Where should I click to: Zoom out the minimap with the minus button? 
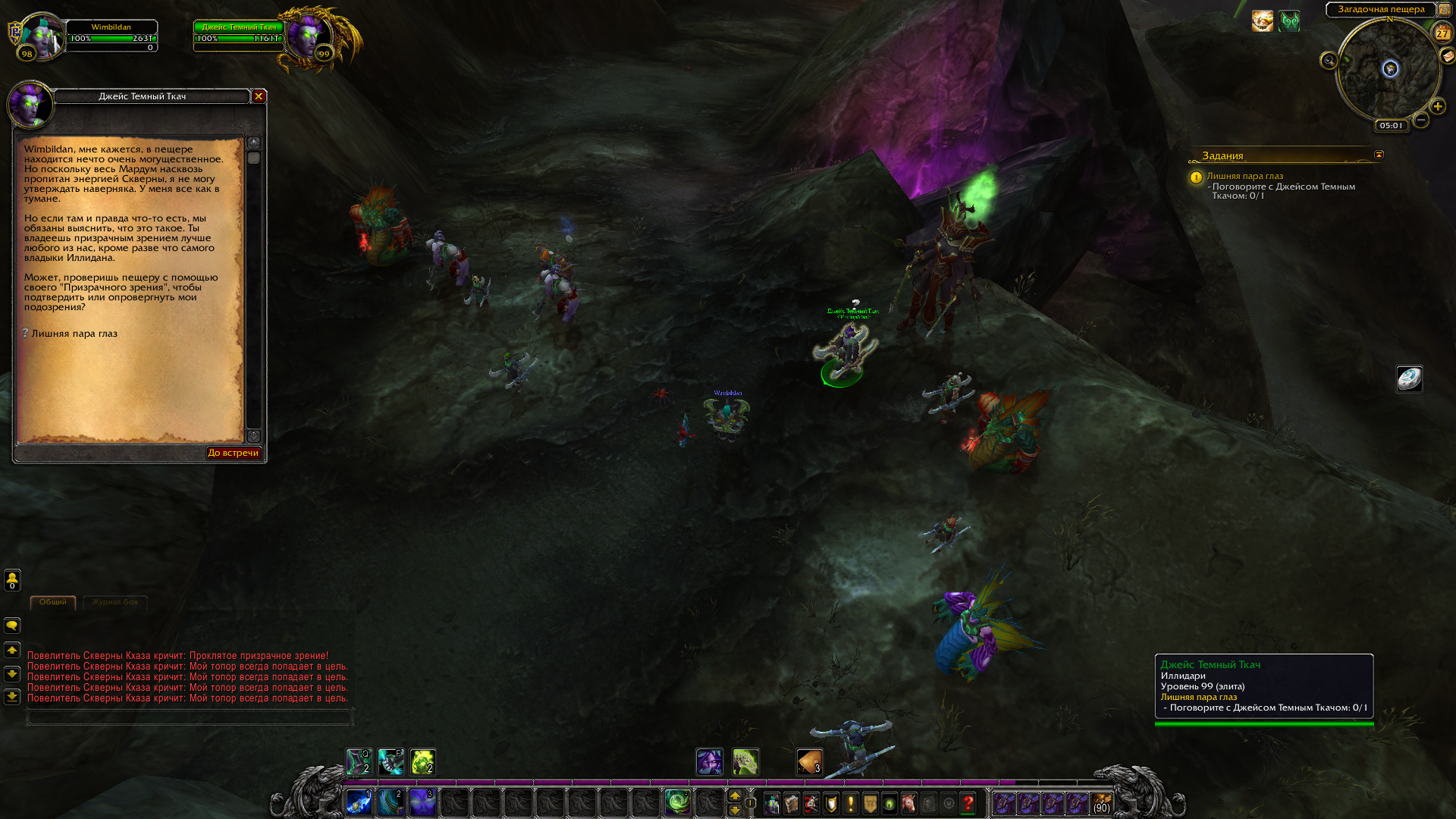pos(1421,121)
